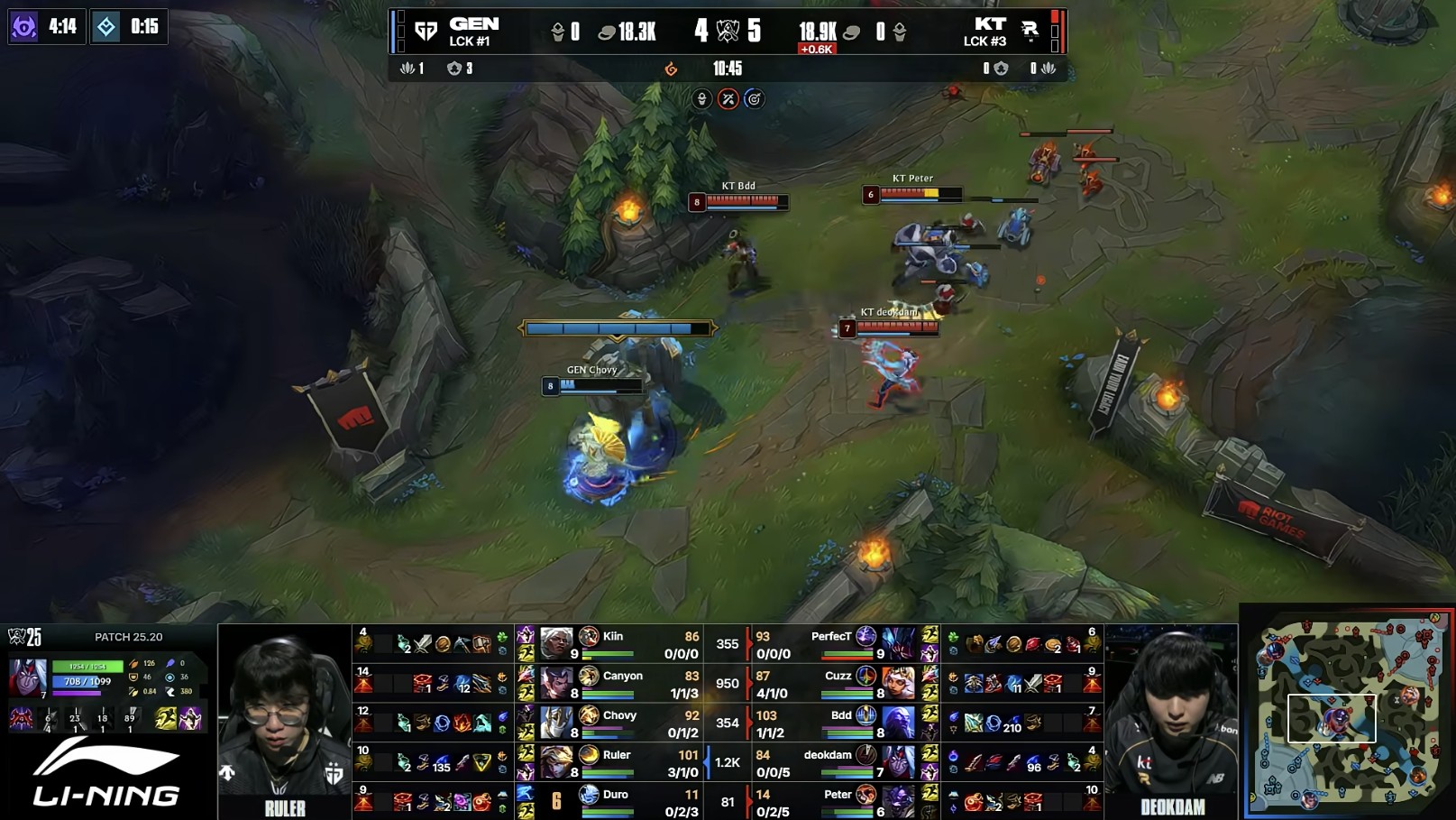Viewport: 1456px width, 820px height.
Task: Select the tower icon below the top scoreboard
Action: pos(702,99)
